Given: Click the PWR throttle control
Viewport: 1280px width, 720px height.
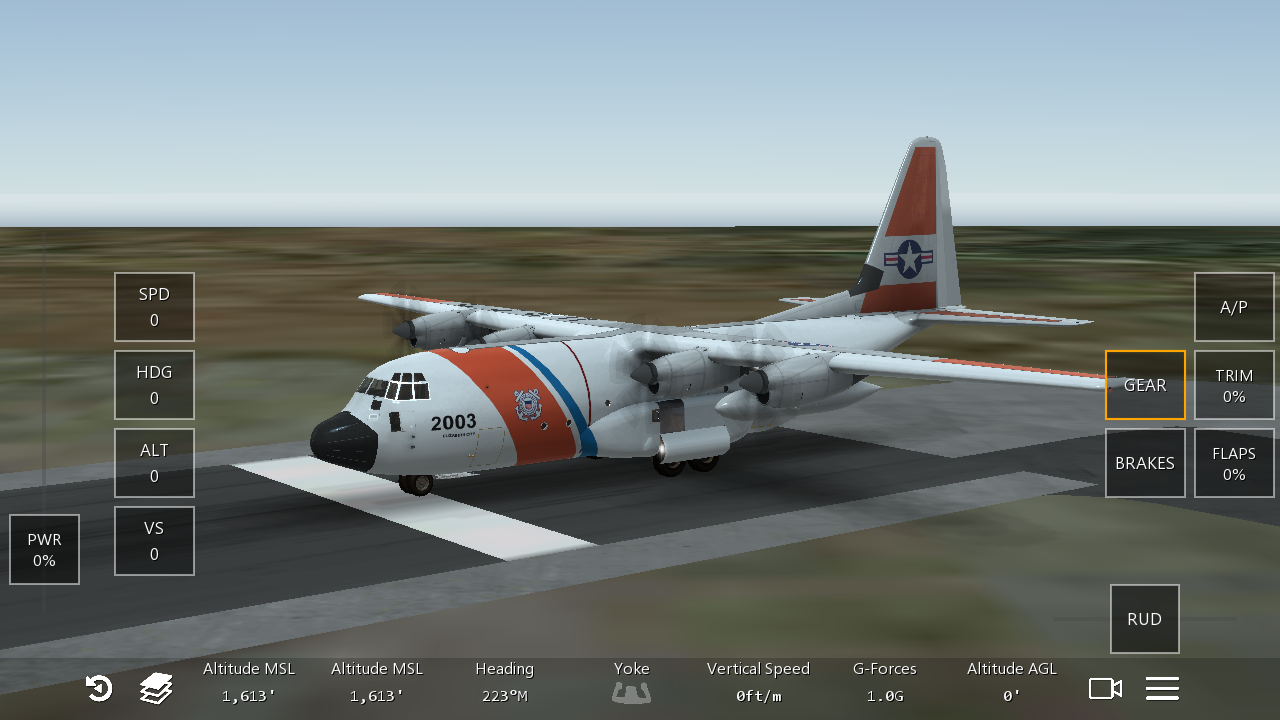Looking at the screenshot, I should click(x=44, y=550).
